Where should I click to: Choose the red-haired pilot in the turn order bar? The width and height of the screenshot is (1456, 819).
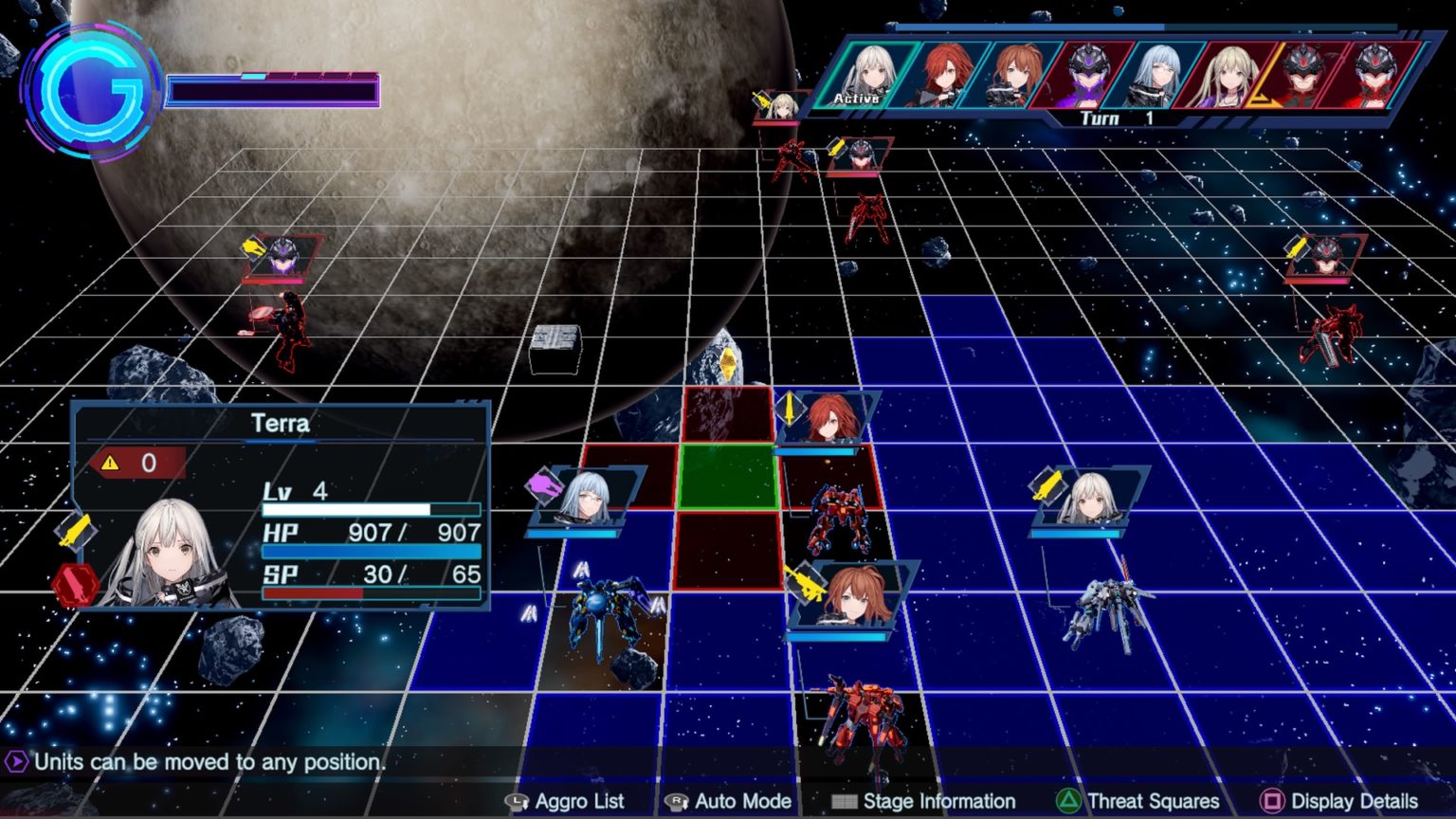942,74
